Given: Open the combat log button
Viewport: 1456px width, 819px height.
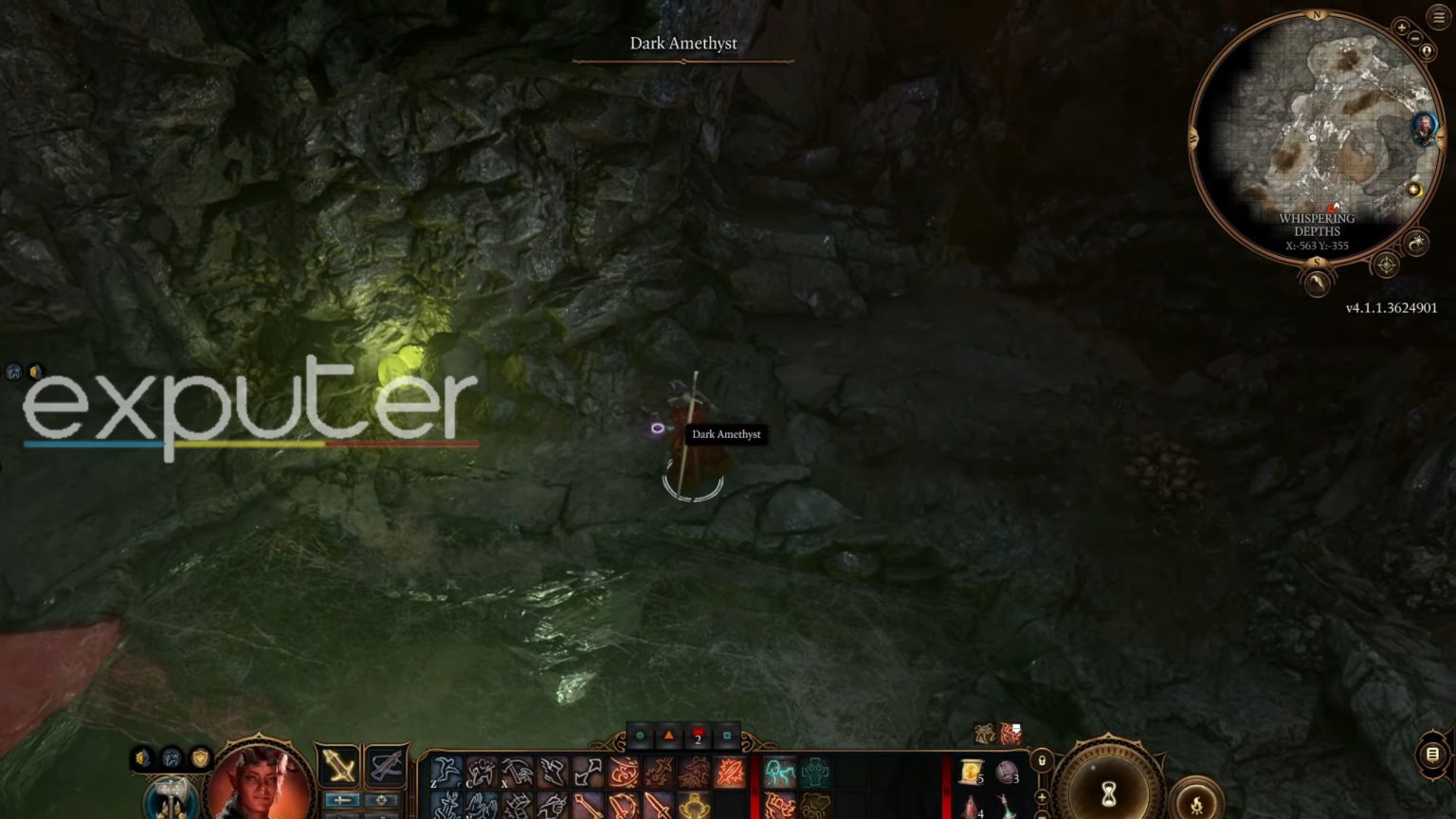Looking at the screenshot, I should [x=1432, y=755].
